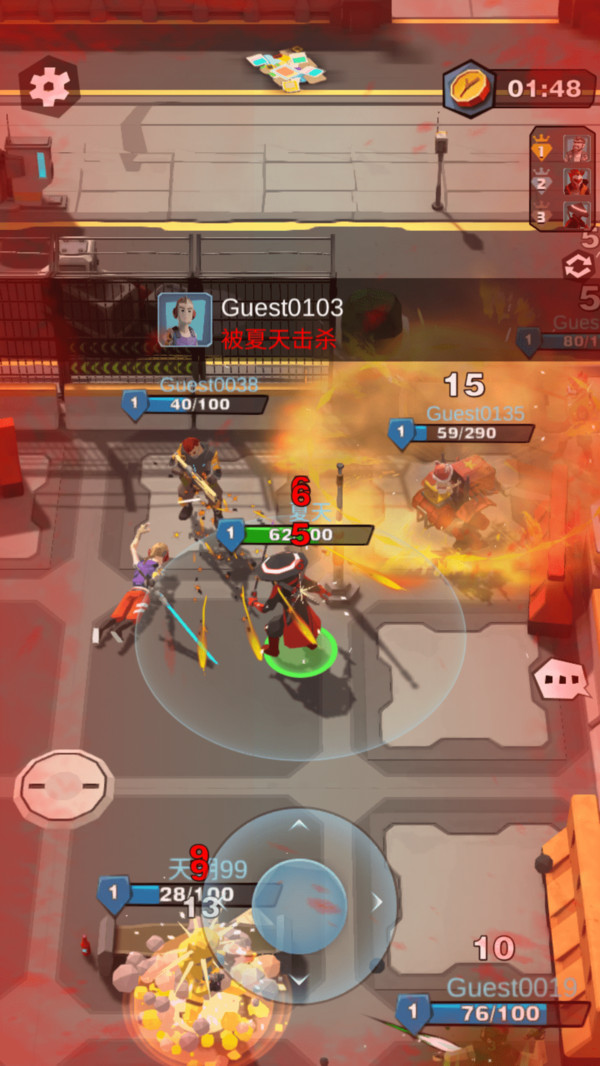
Task: Select the rank 1 player portrait
Action: pyautogui.click(x=575, y=149)
